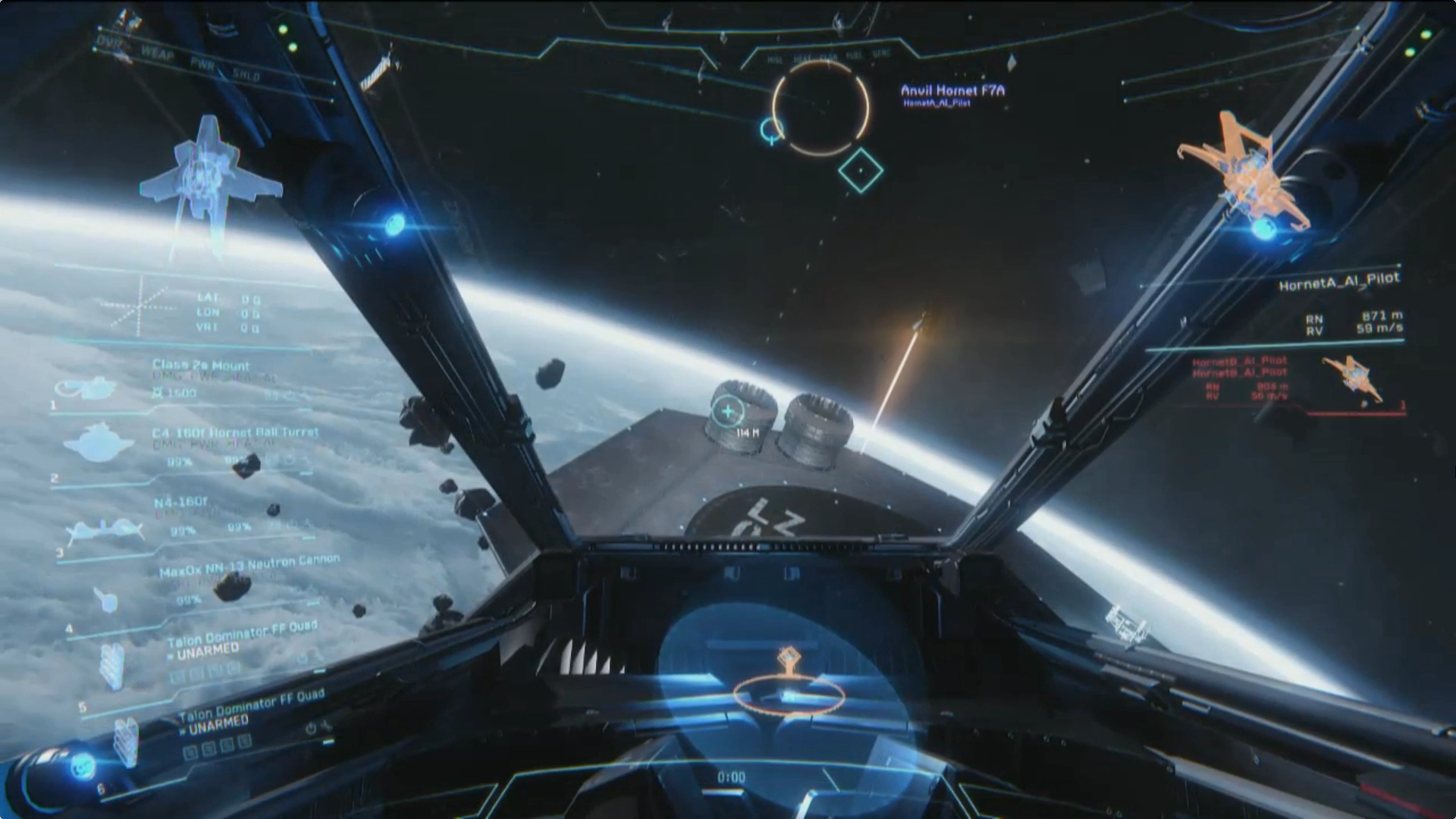Select the Class 2a Mount weapon entry

(x=200, y=367)
